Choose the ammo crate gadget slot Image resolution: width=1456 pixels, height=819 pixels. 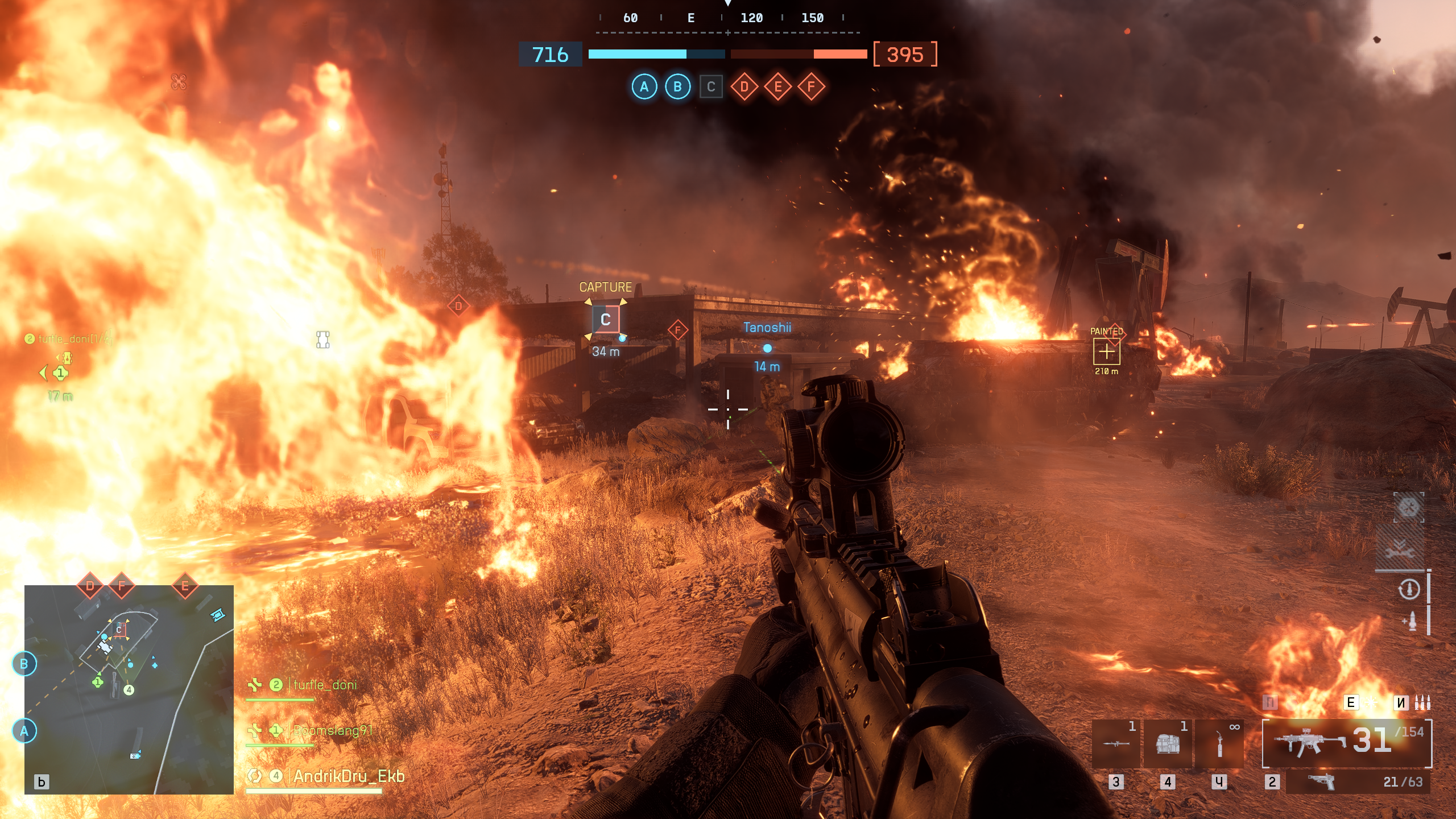(1168, 743)
